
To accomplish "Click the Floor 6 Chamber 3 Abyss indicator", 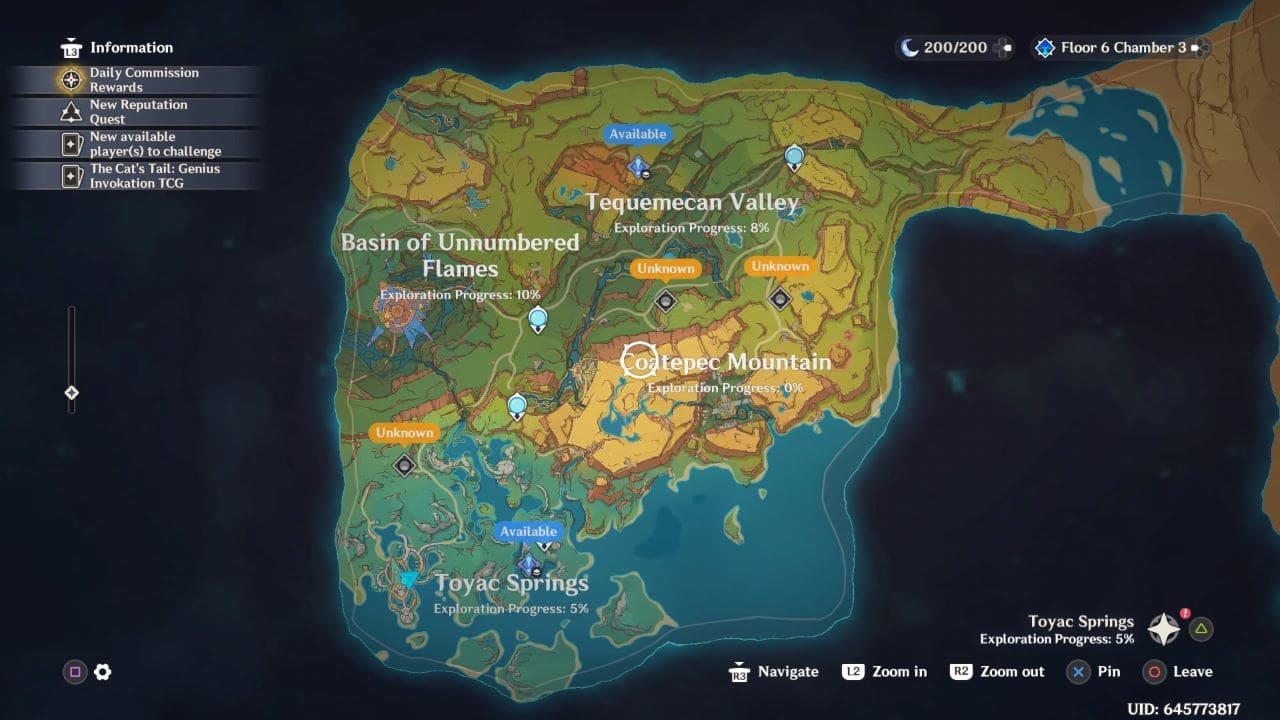I will 1113,47.
